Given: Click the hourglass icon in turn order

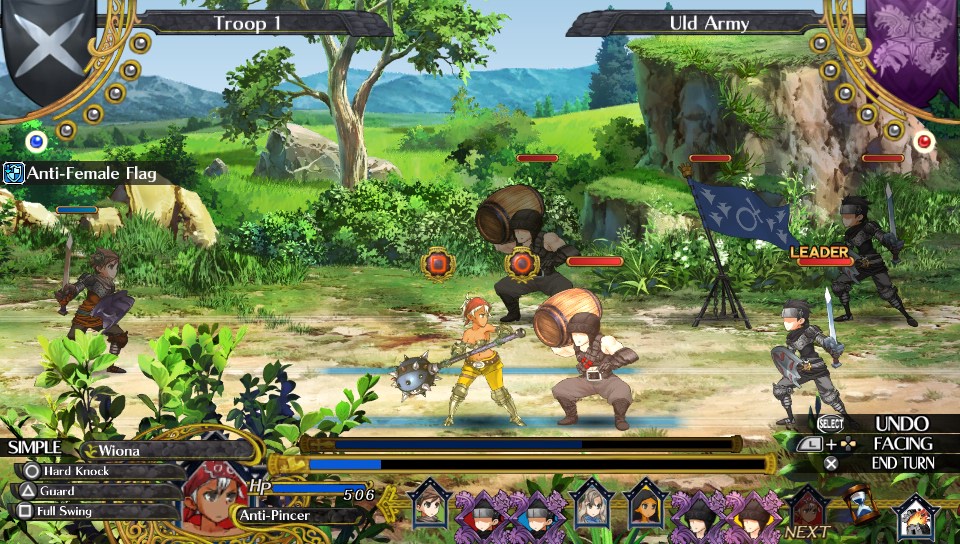Looking at the screenshot, I should pyautogui.click(x=858, y=503).
